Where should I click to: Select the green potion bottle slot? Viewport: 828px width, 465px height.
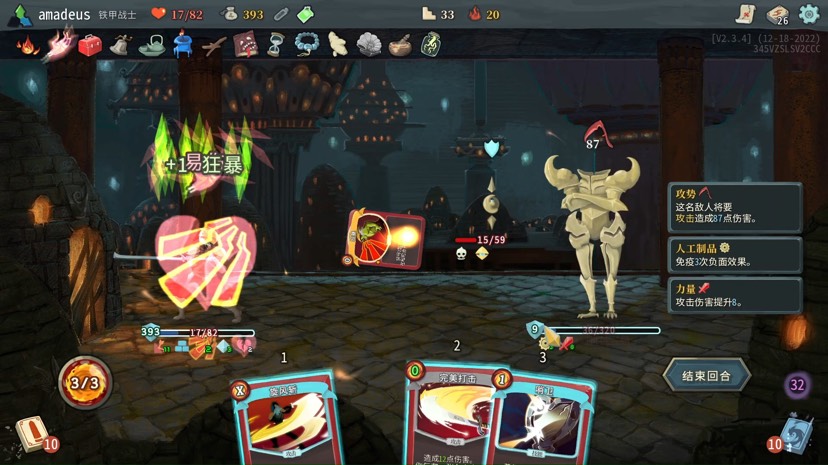pos(306,15)
